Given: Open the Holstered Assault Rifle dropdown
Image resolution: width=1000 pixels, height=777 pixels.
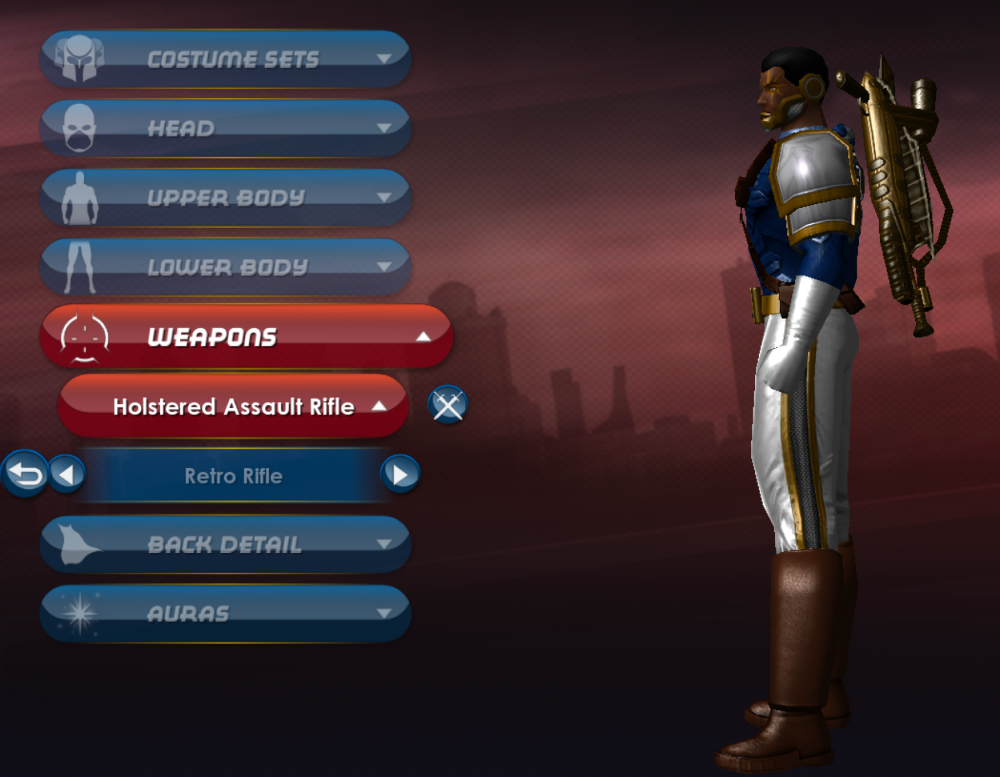Looking at the screenshot, I should (233, 406).
